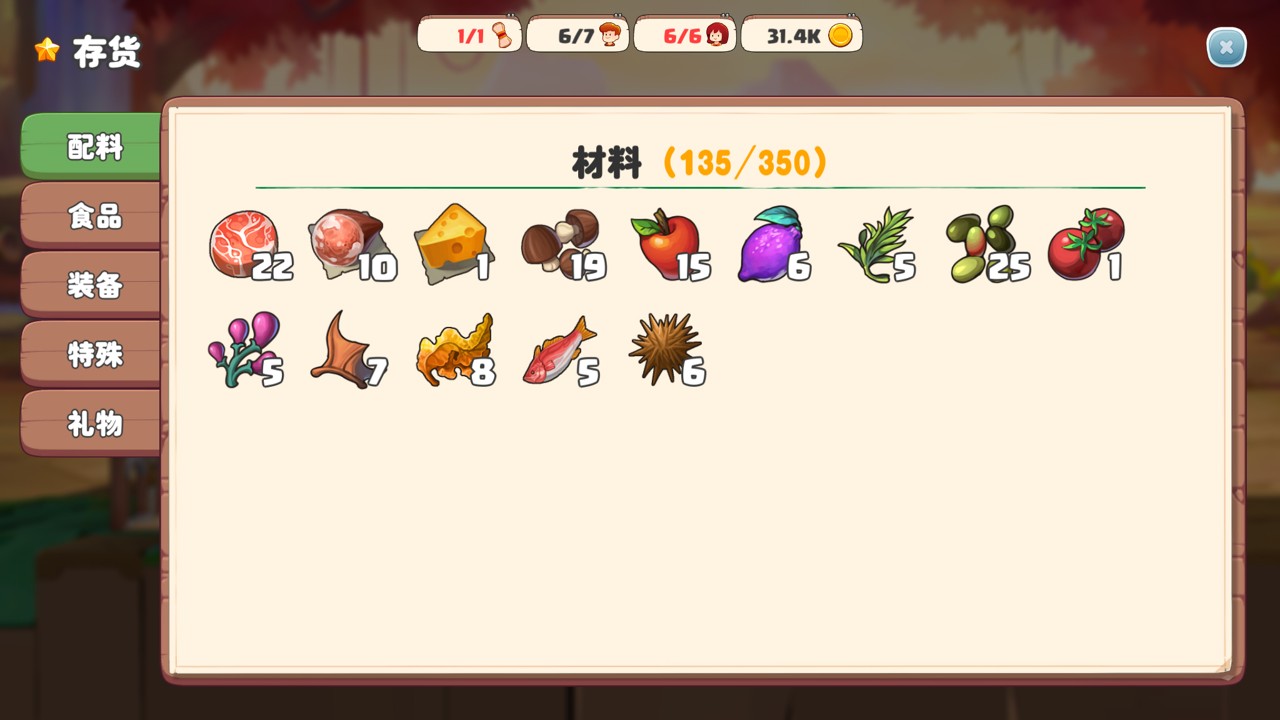
Task: Choose the pink coral plant item
Action: pyautogui.click(x=243, y=350)
